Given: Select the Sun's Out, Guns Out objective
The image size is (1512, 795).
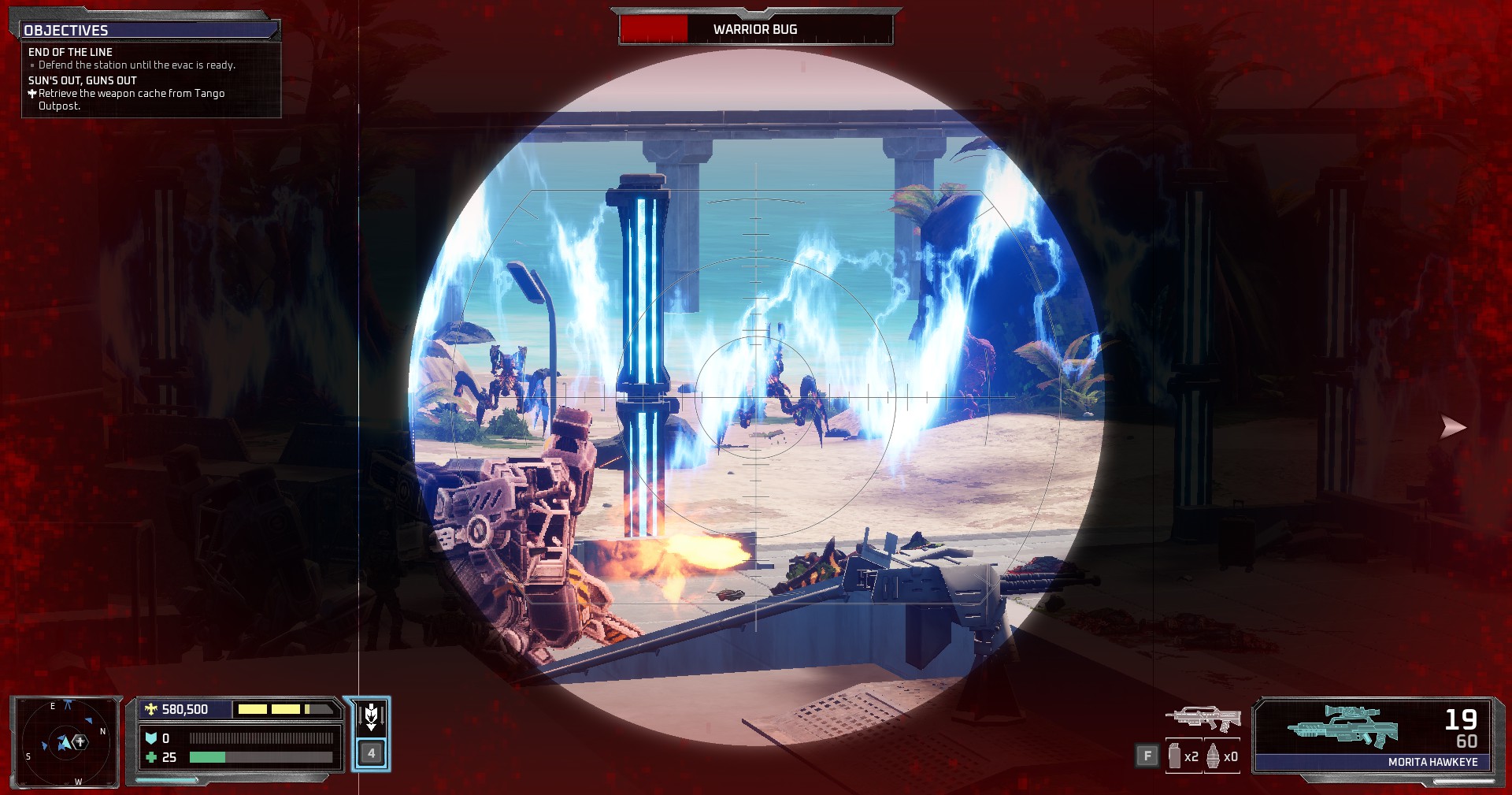Looking at the screenshot, I should [83, 80].
